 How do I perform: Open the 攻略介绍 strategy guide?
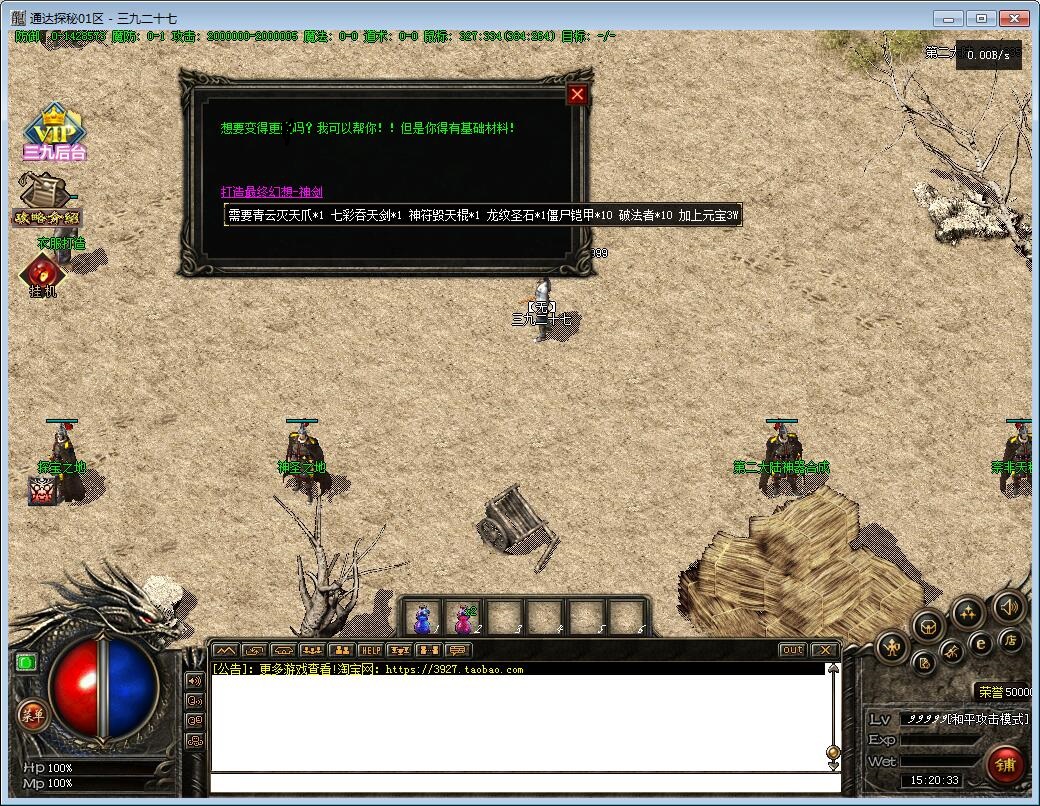click(x=46, y=201)
